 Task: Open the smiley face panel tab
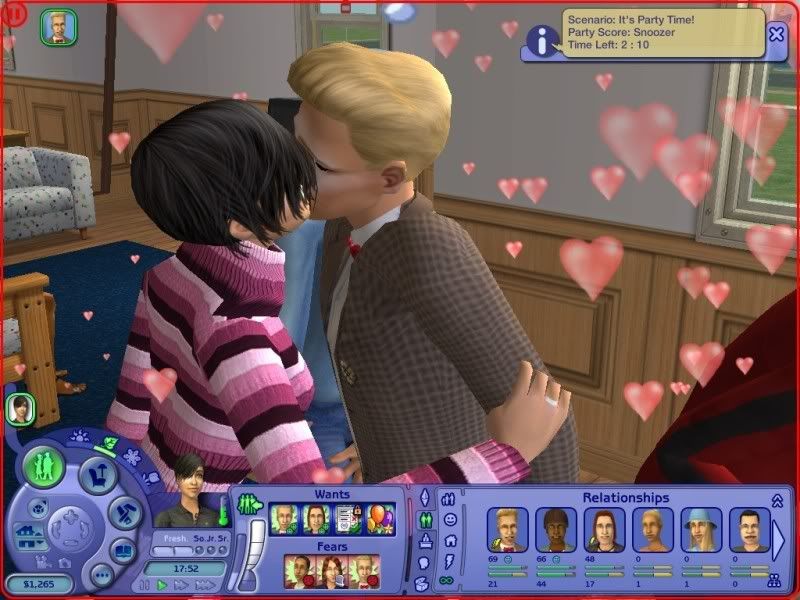pos(450,520)
